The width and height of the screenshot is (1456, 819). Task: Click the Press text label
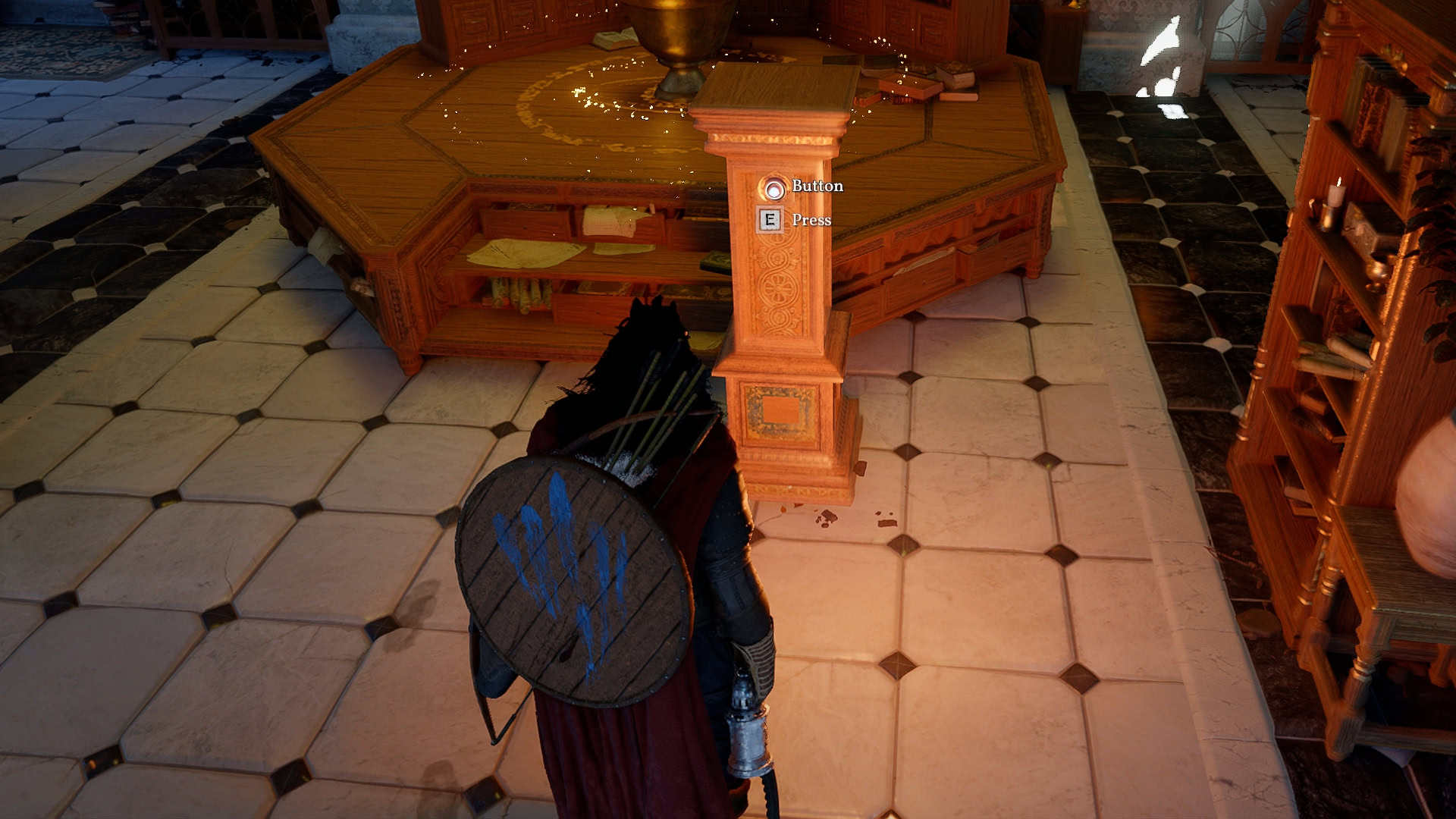pos(811,221)
